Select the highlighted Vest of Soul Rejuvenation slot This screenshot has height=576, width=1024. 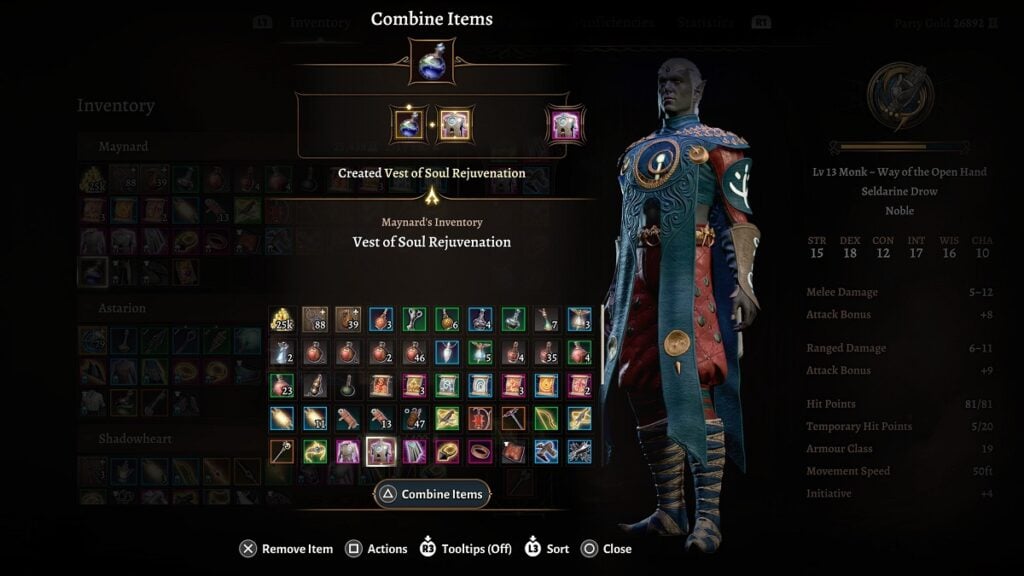381,451
